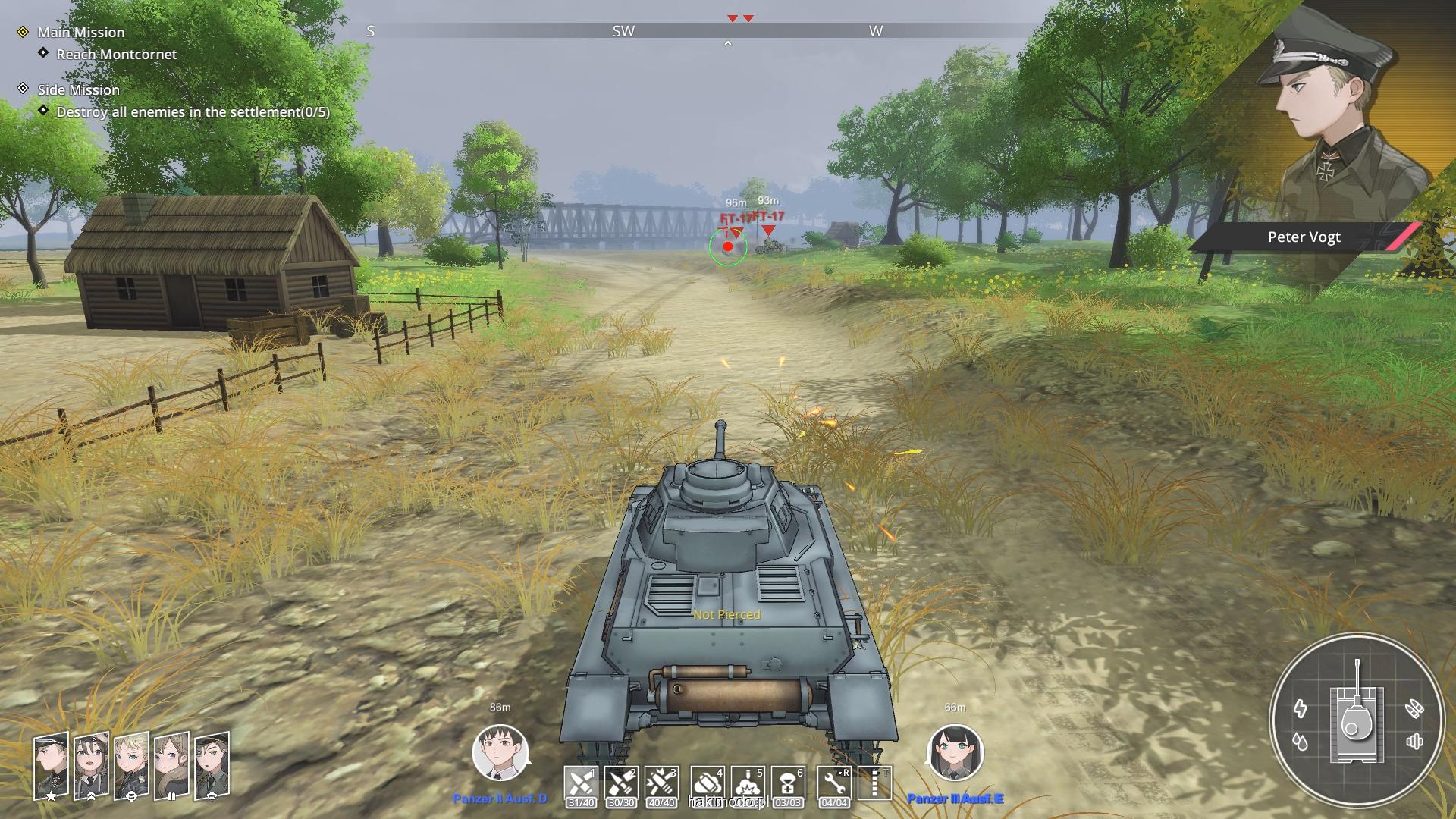Click the track/suspension icon on tank status
1456x819 pixels.
pyautogui.click(x=1414, y=742)
